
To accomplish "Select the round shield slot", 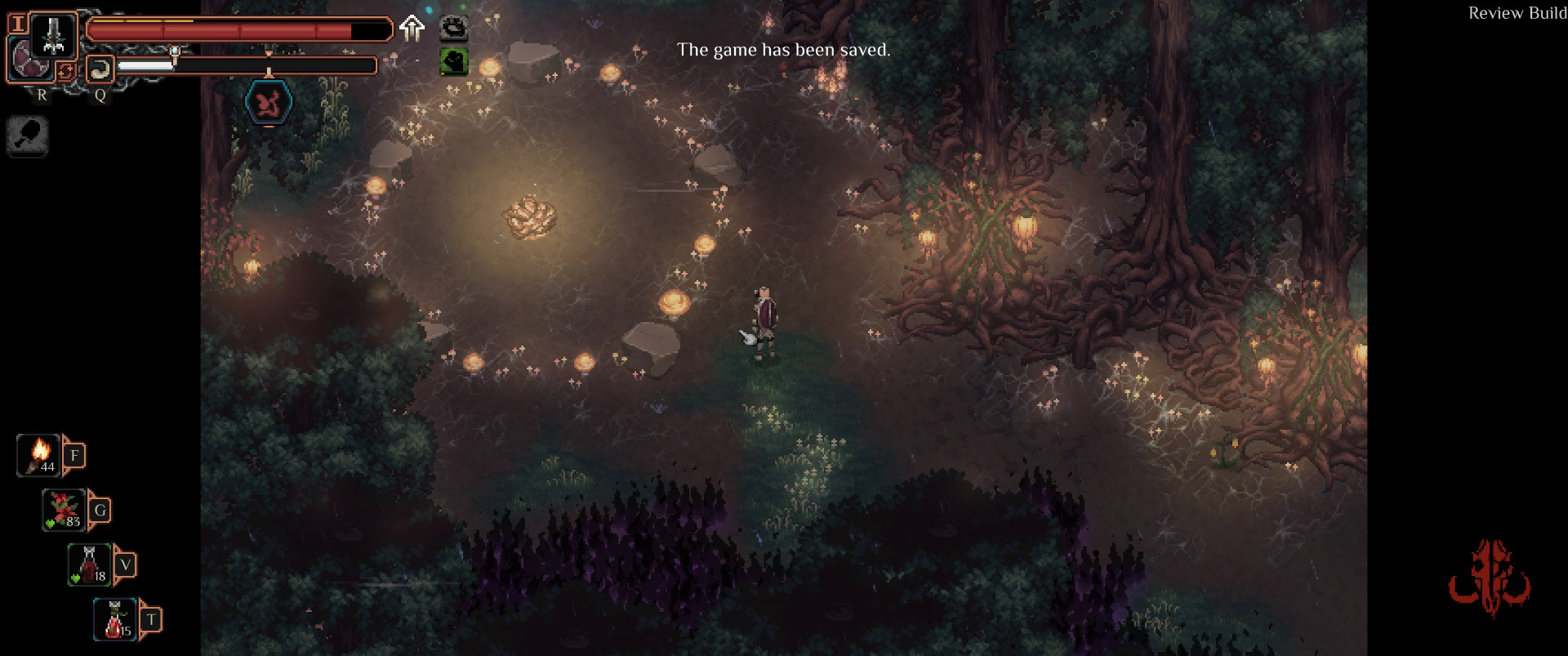I will (x=31, y=62).
